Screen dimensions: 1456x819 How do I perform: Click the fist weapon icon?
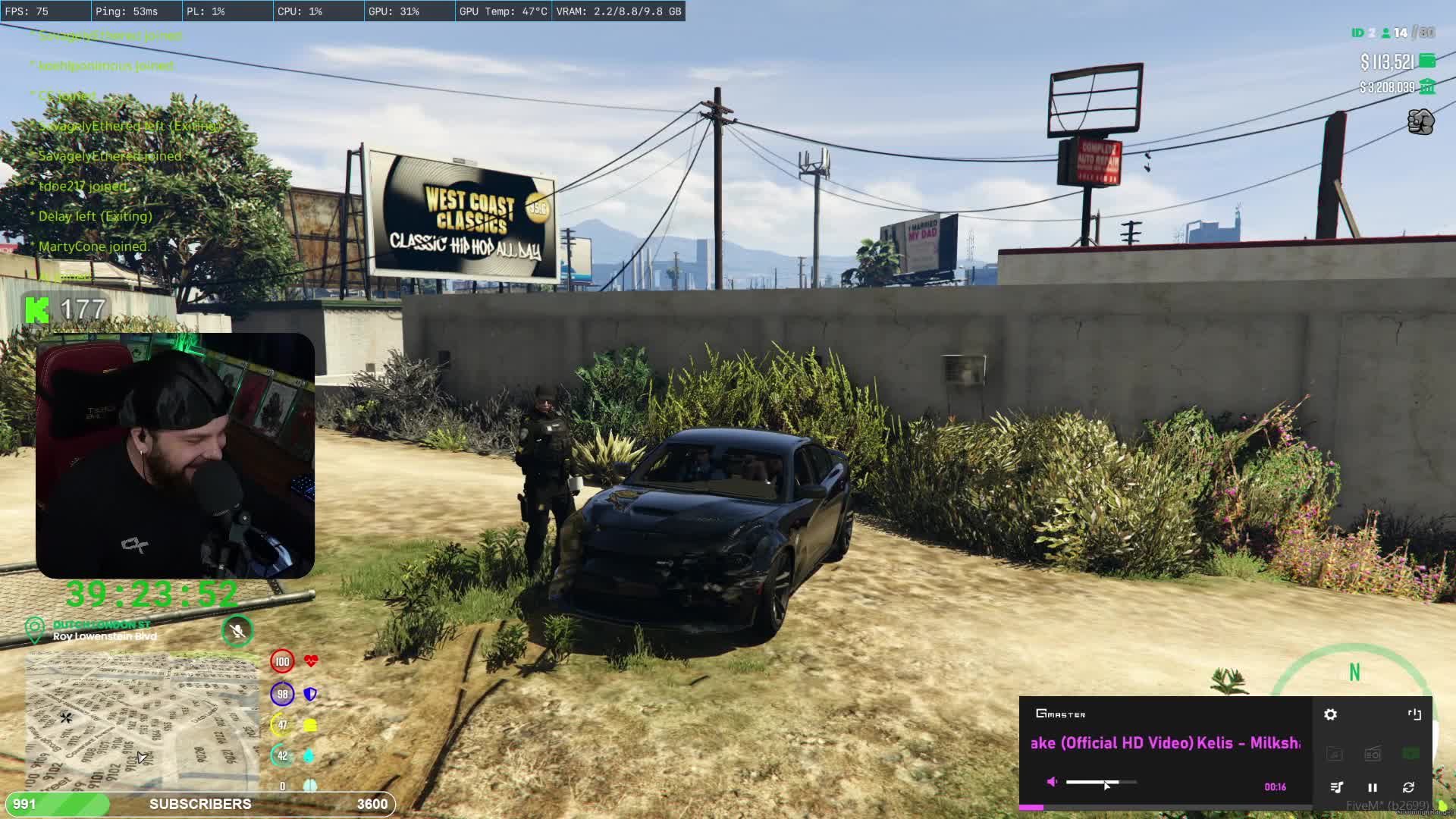click(1420, 121)
